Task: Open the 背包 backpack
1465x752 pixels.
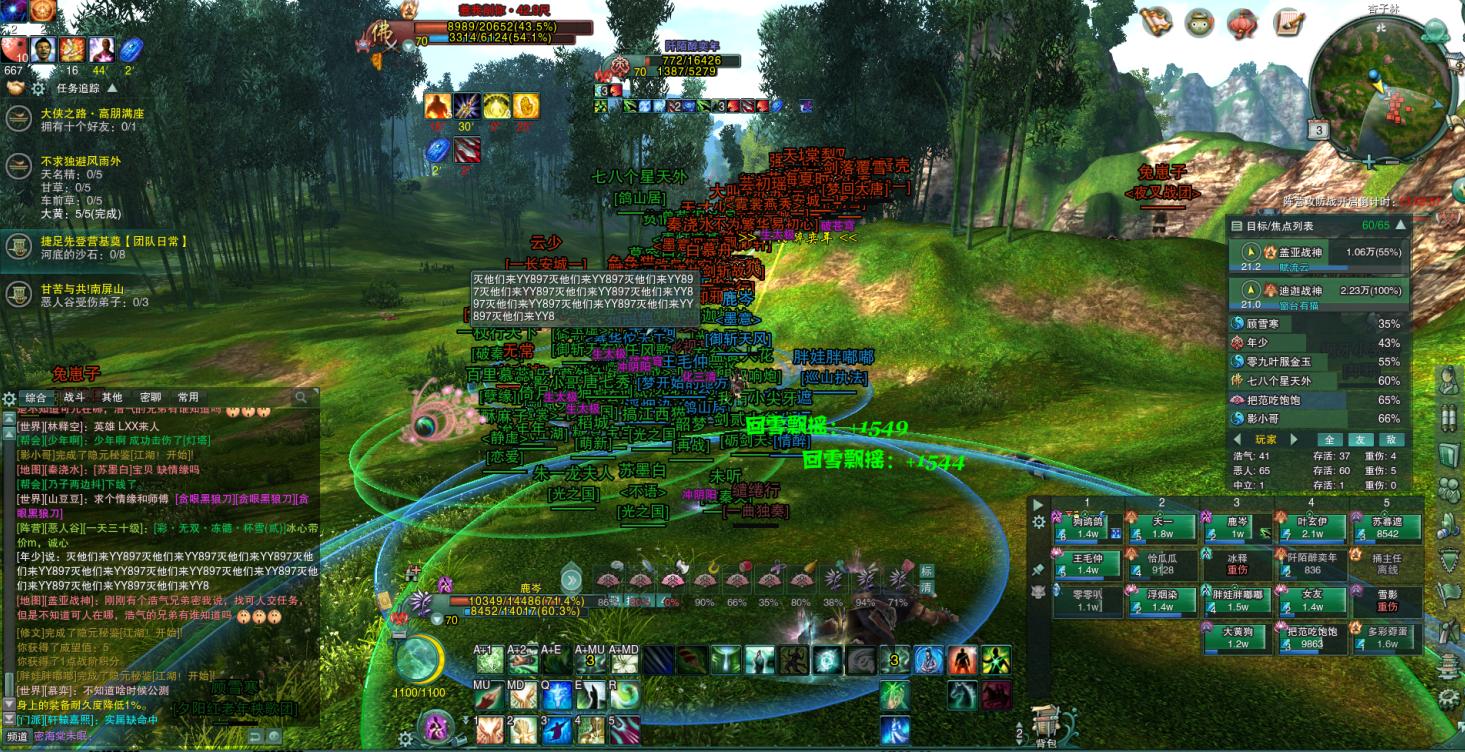Action: coord(1046,724)
